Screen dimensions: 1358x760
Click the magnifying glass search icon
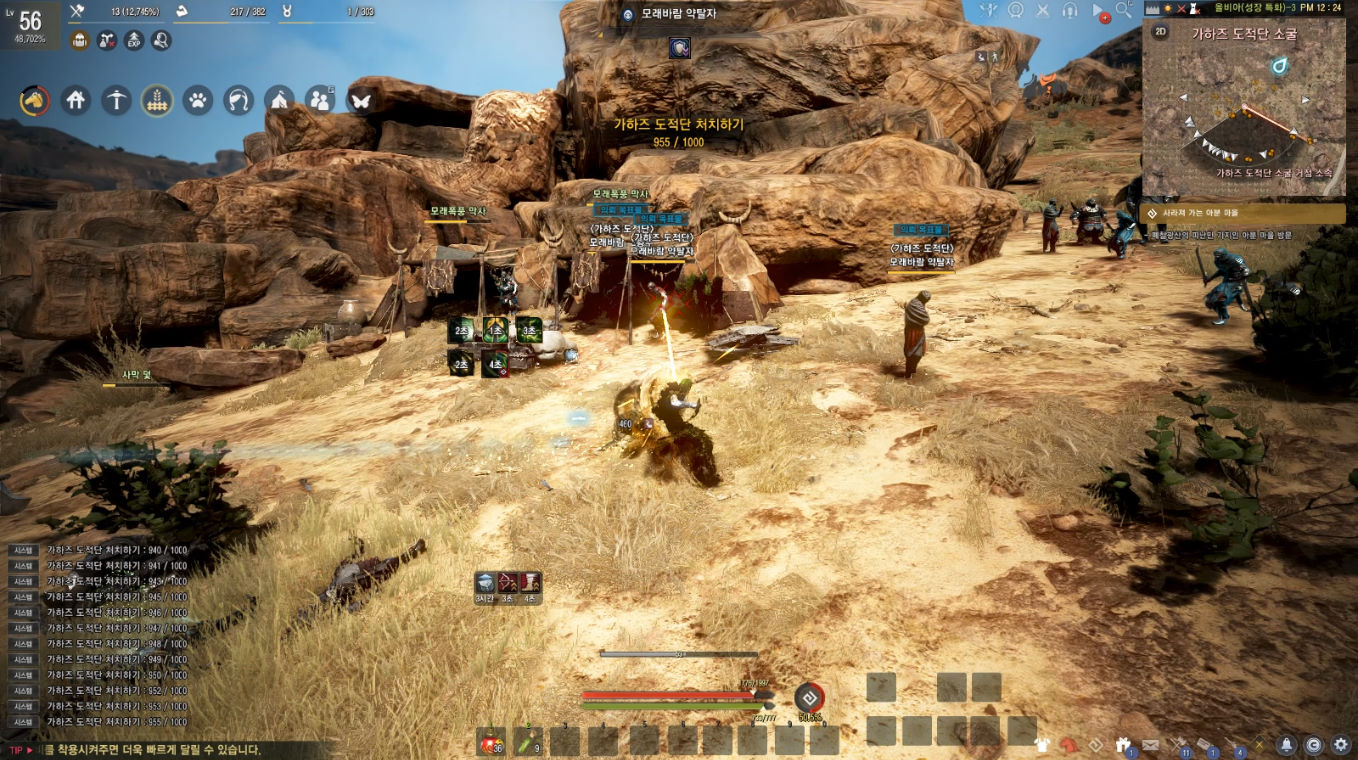tap(1124, 10)
